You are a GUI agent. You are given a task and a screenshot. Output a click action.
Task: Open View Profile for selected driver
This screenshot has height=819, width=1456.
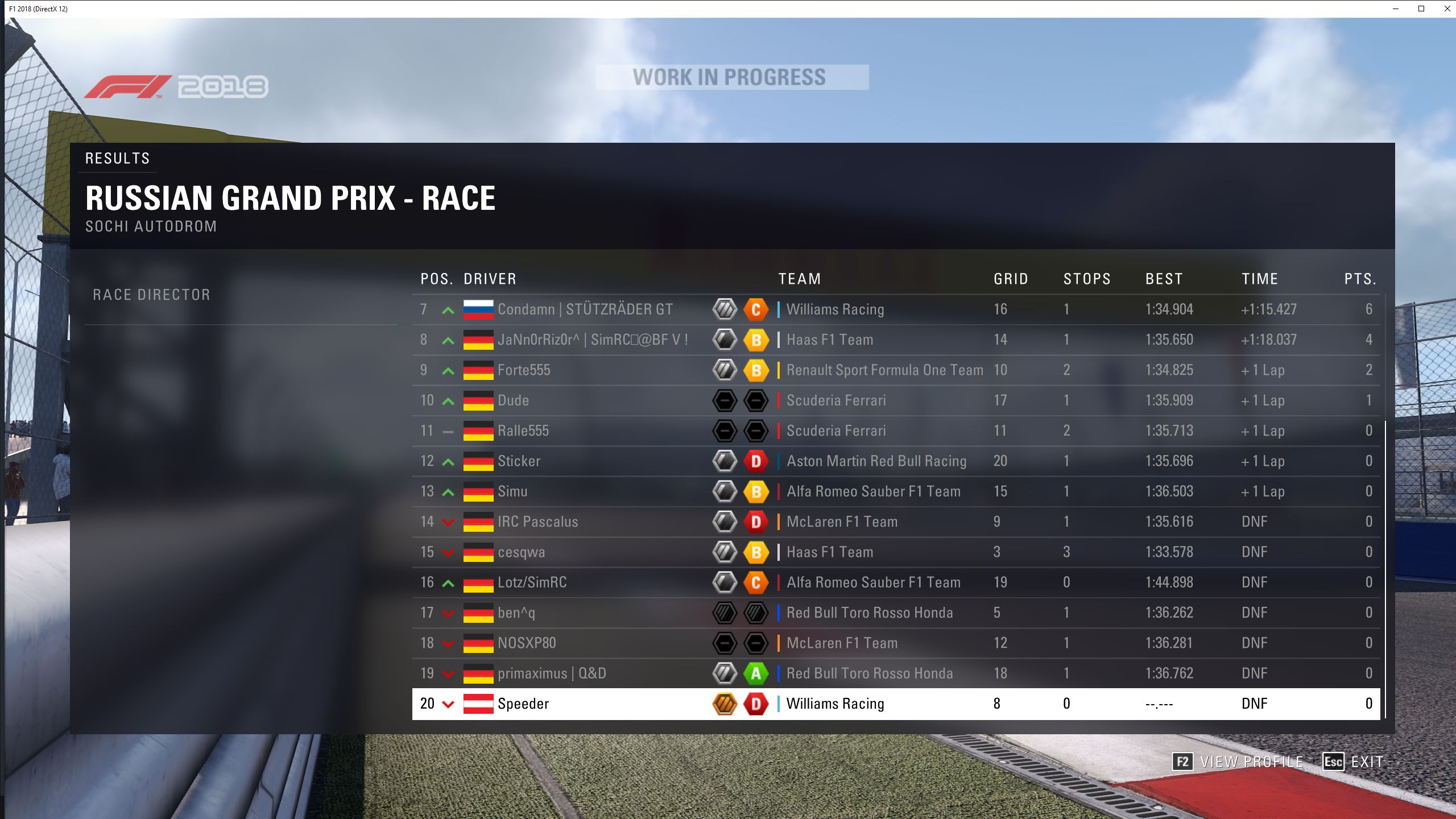point(1238,762)
